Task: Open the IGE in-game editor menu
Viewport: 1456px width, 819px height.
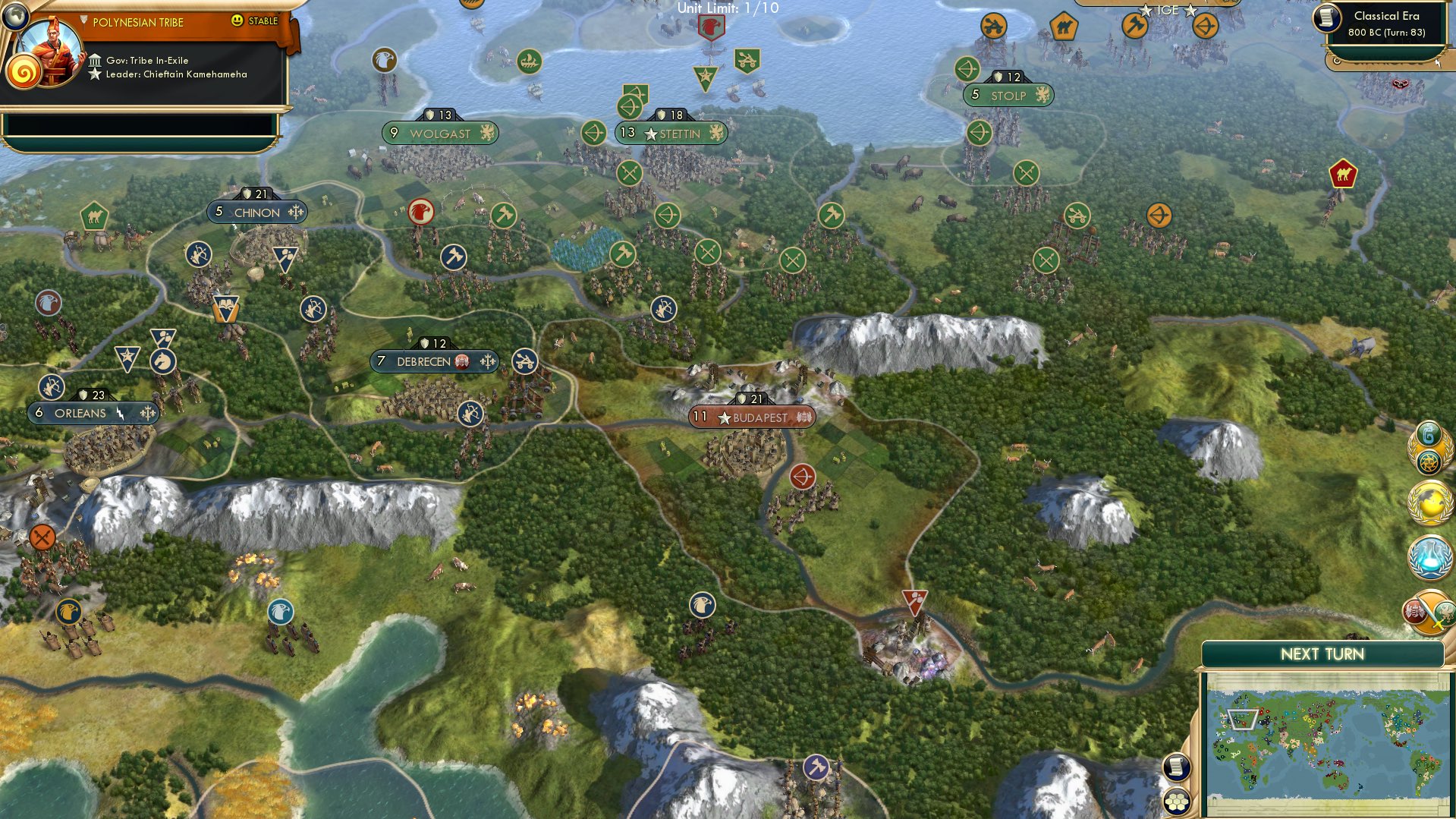Action: (1169, 10)
